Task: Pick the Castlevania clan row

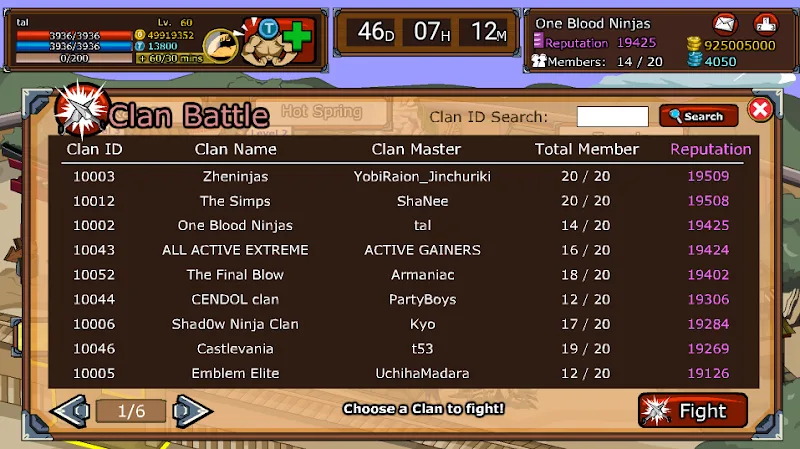Action: tap(400, 349)
